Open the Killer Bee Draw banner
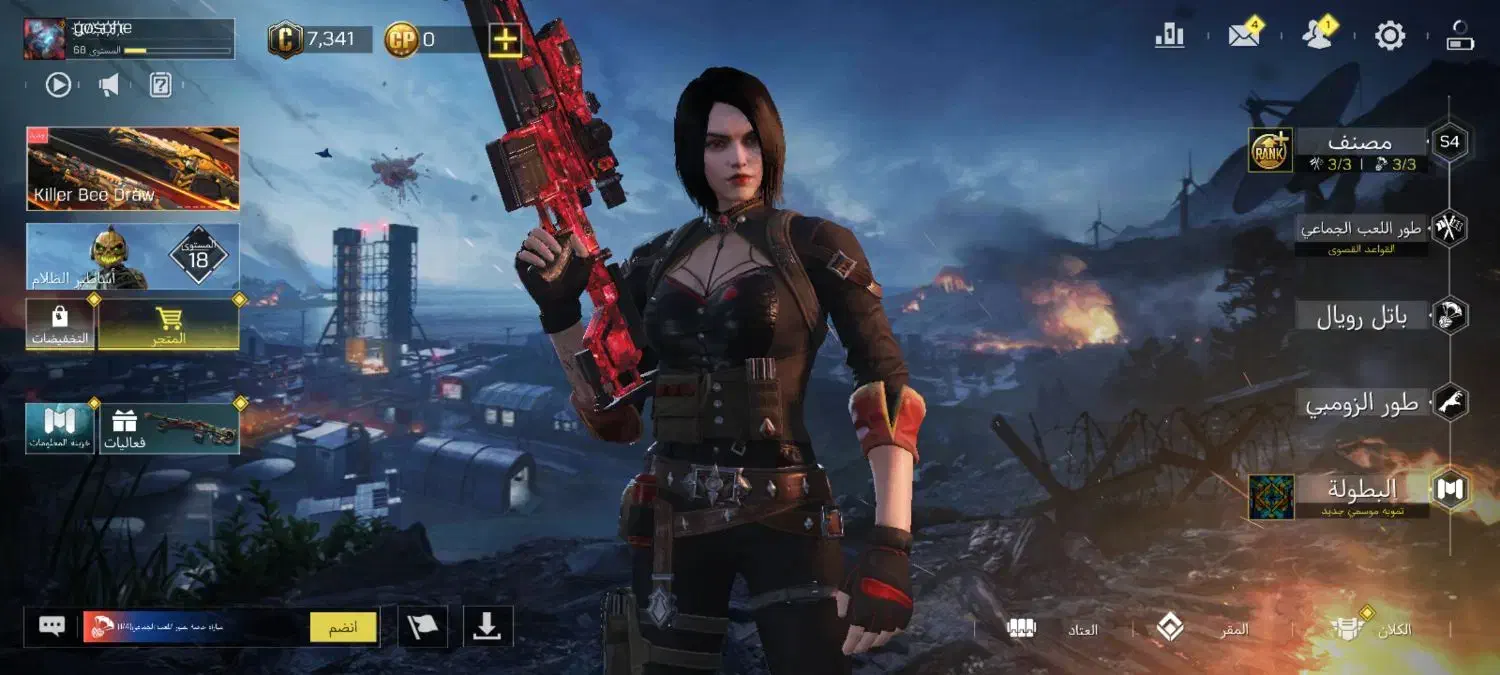1500x675 pixels. (x=133, y=168)
